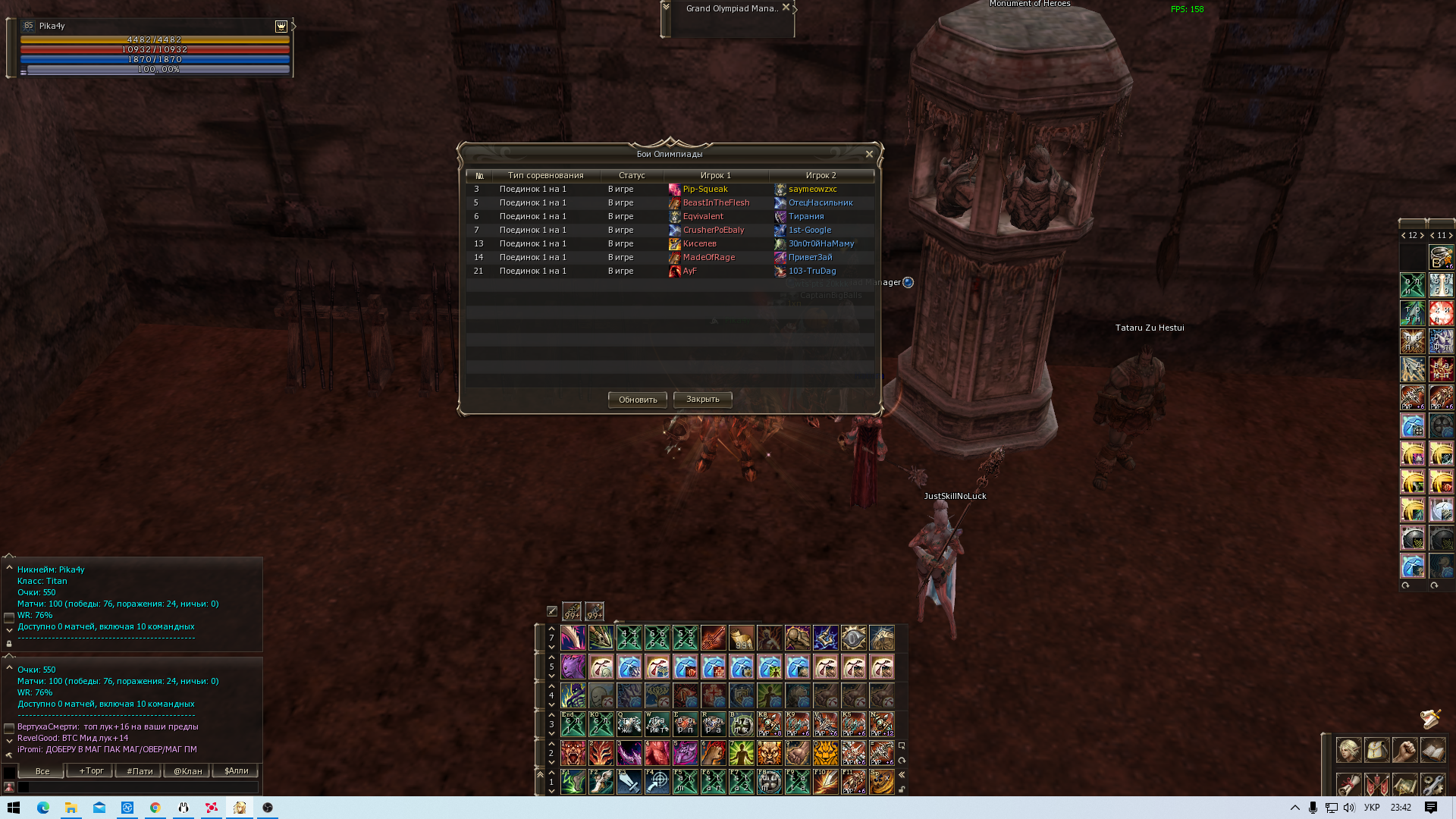Activate the F4 targeting skill on the hotbar
The height and width of the screenshot is (819, 1456).
(658, 784)
